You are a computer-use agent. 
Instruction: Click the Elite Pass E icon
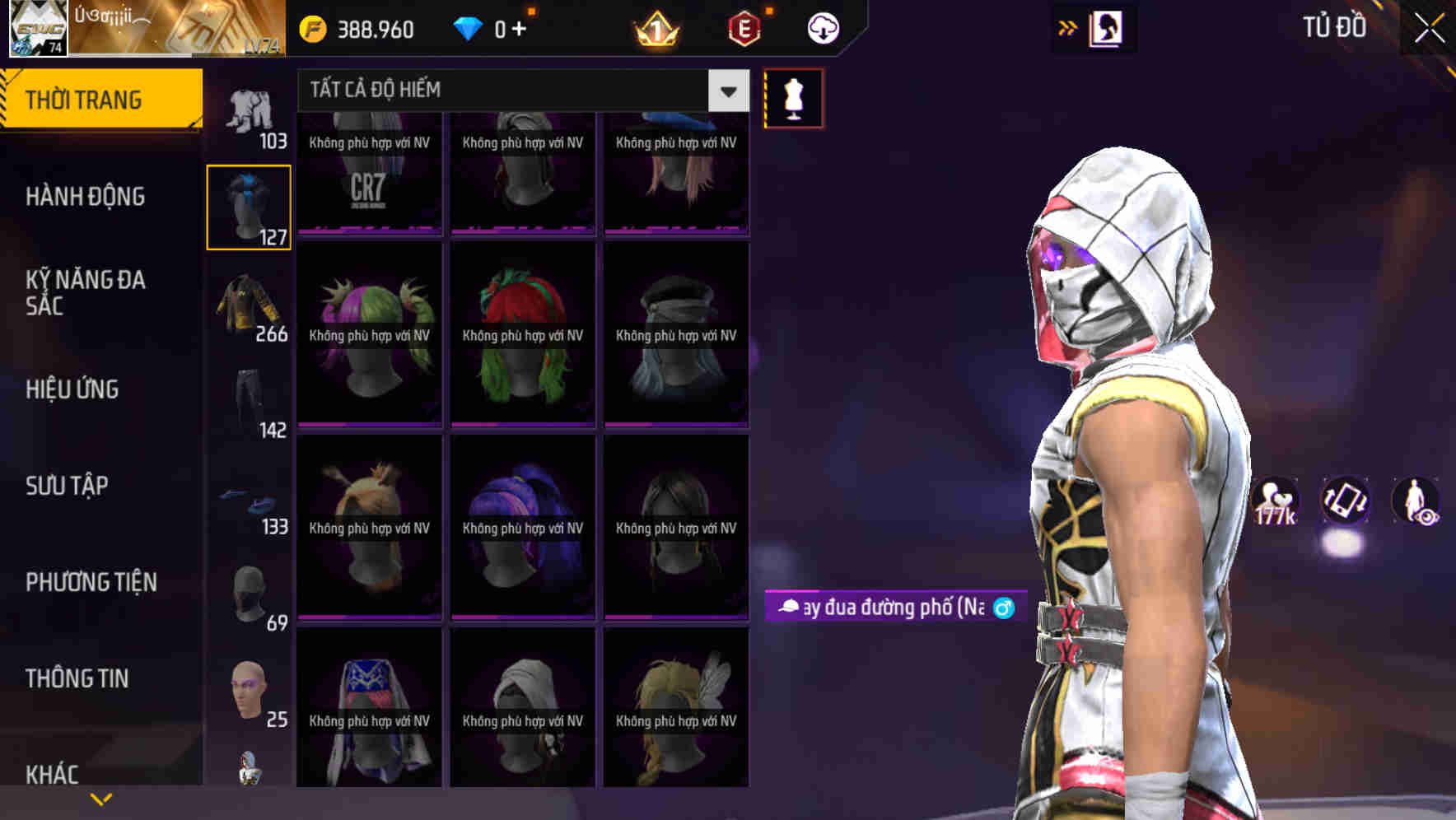[741, 27]
